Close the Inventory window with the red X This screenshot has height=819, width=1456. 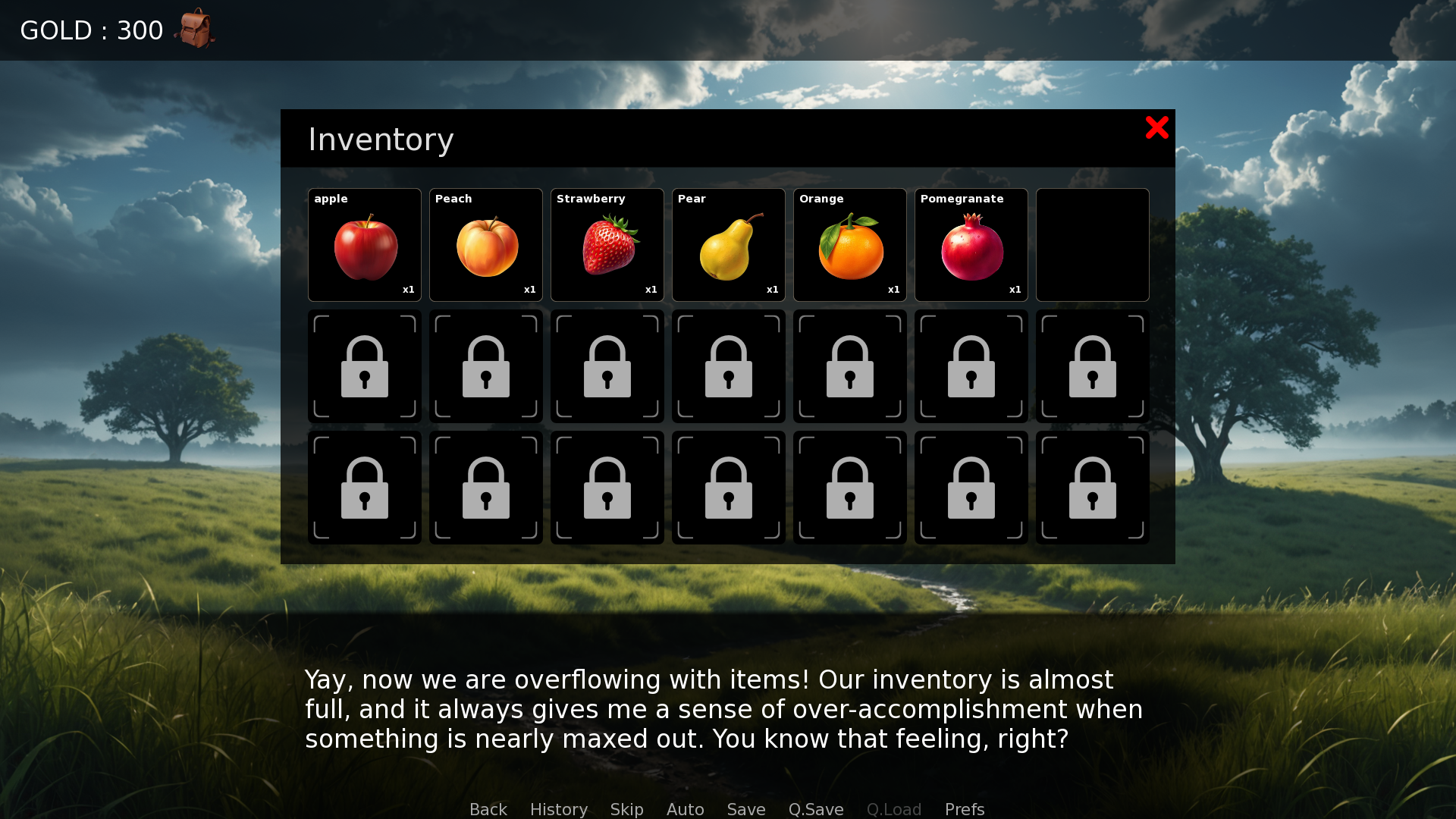(1157, 128)
